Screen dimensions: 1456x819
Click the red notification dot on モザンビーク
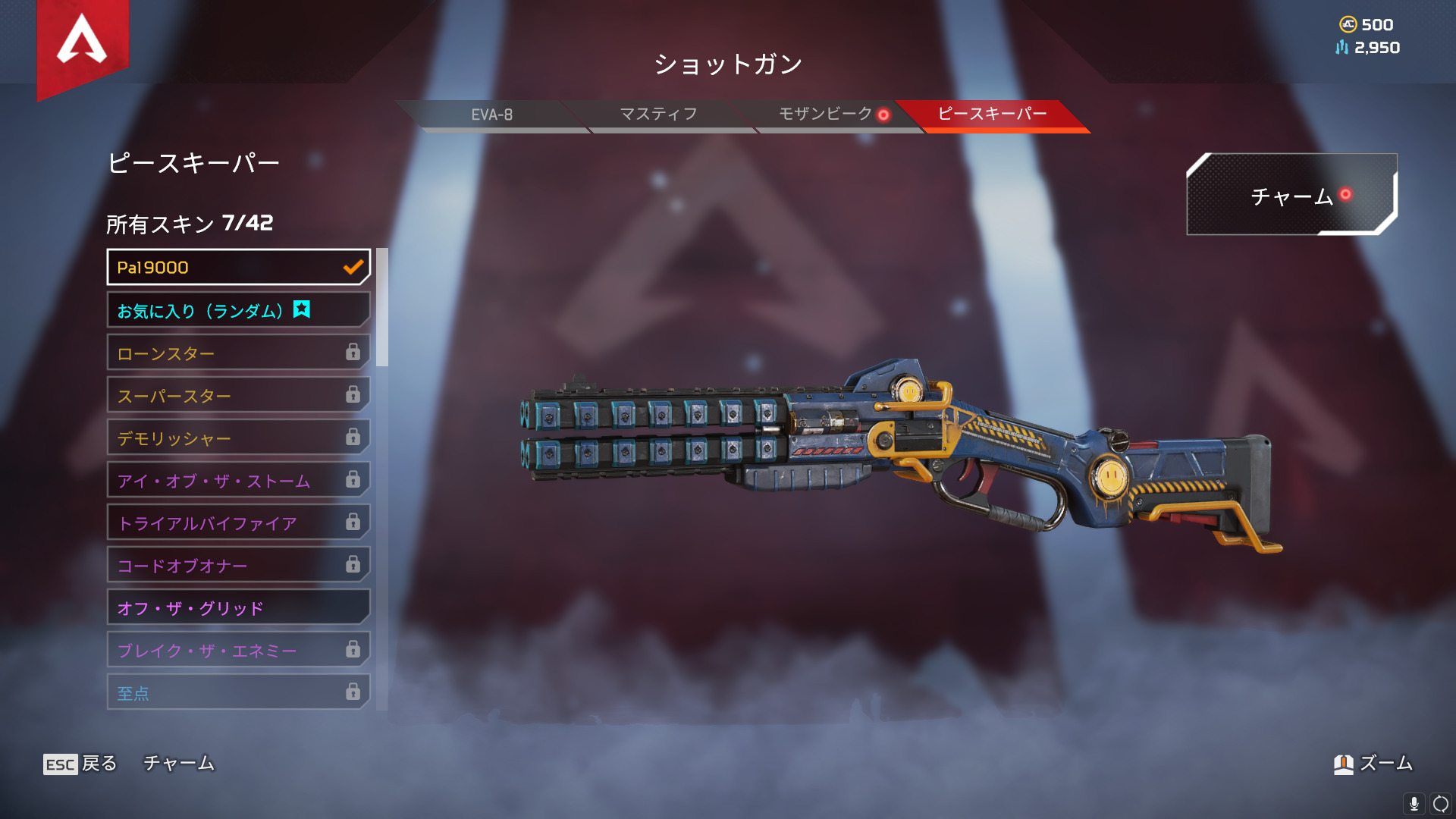click(882, 115)
